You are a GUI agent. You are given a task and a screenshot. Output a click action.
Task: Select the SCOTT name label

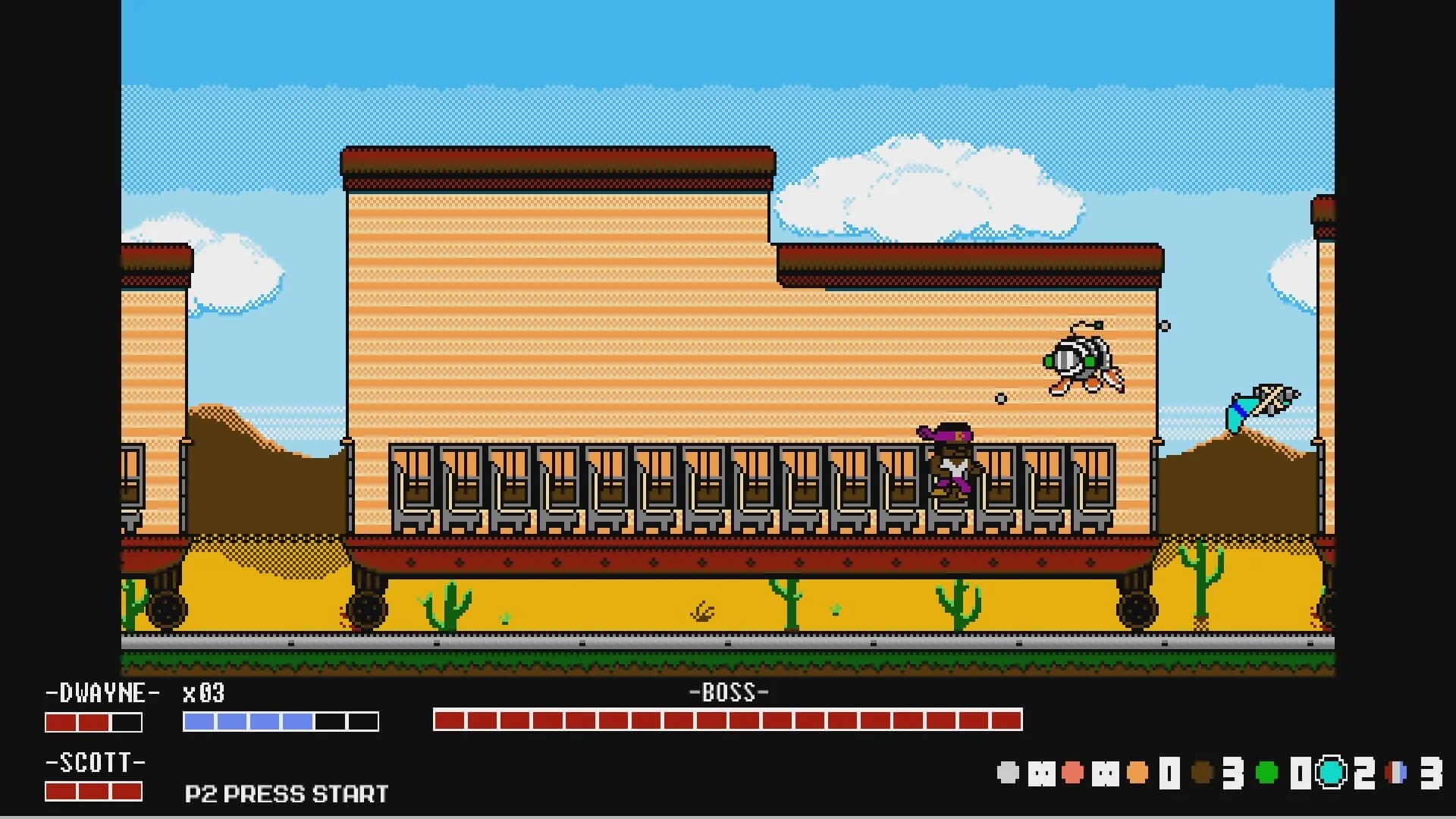[x=95, y=762]
